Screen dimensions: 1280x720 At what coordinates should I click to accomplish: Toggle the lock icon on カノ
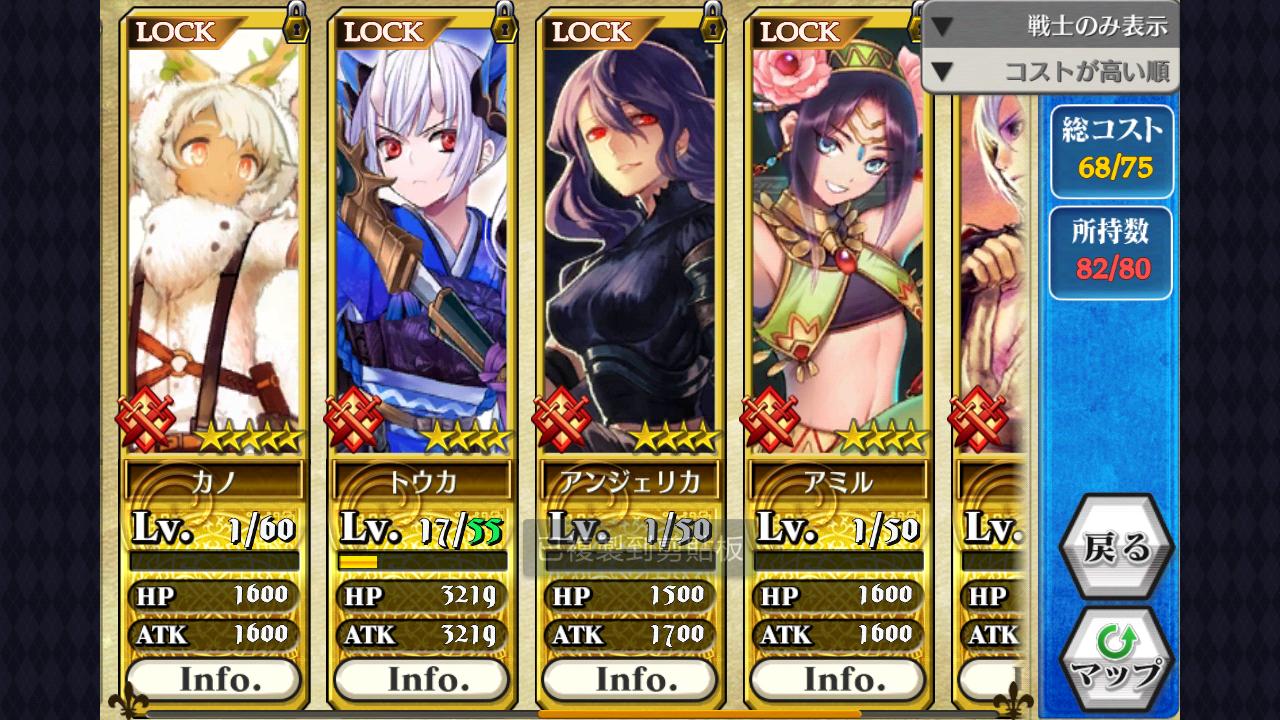pyautogui.click(x=296, y=24)
